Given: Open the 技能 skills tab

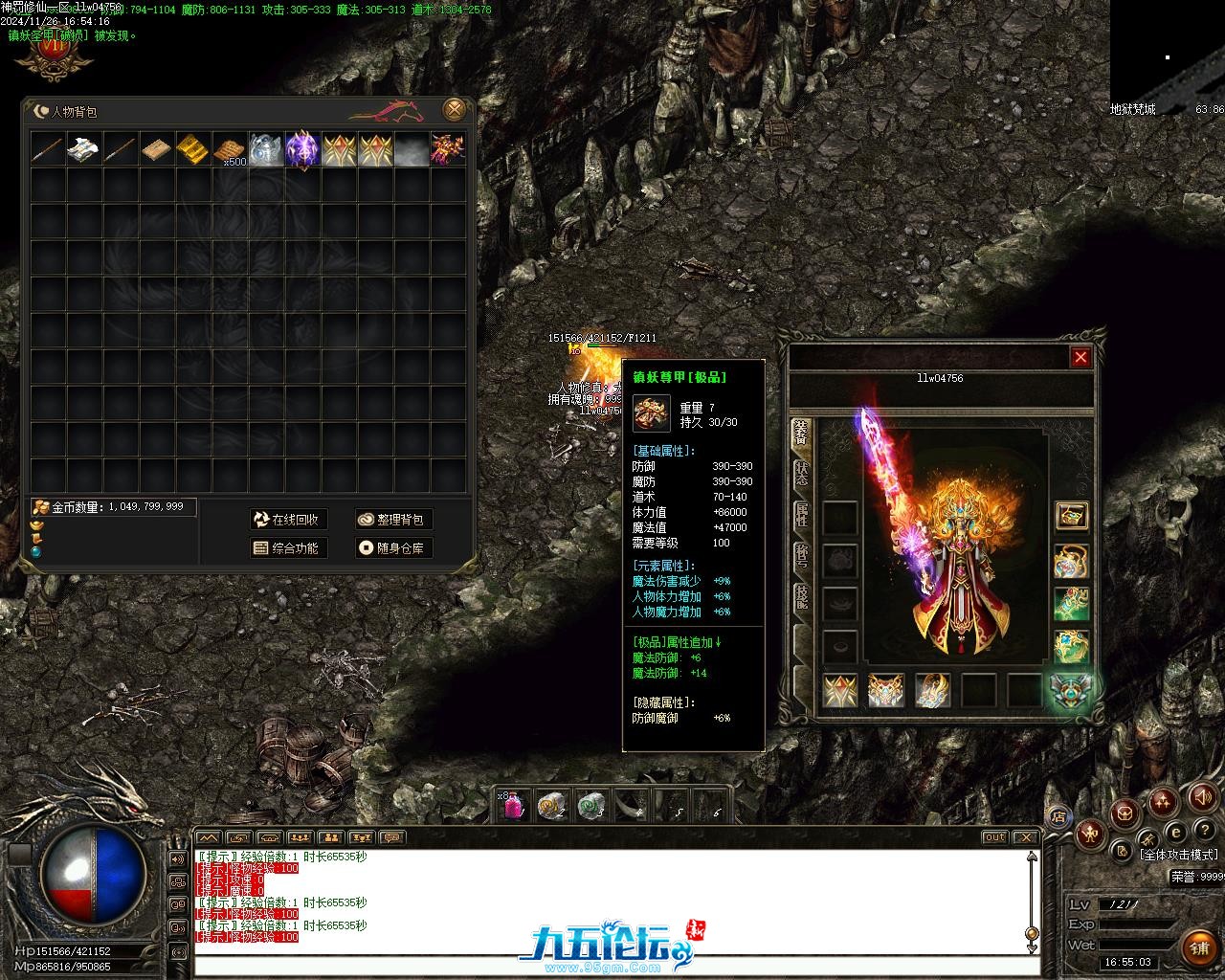Looking at the screenshot, I should (x=801, y=596).
